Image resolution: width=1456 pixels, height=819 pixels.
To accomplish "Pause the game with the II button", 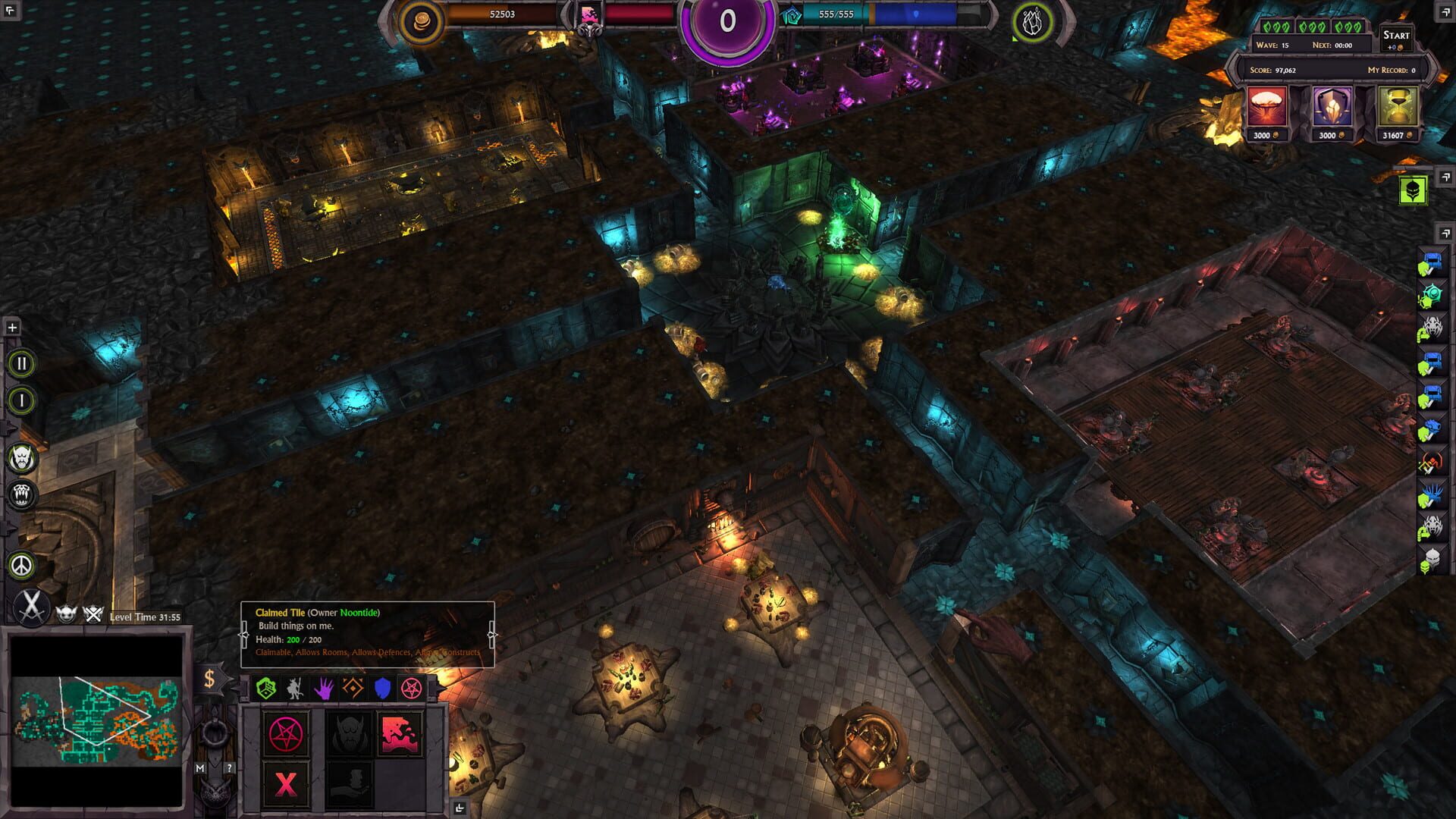I will 23,362.
